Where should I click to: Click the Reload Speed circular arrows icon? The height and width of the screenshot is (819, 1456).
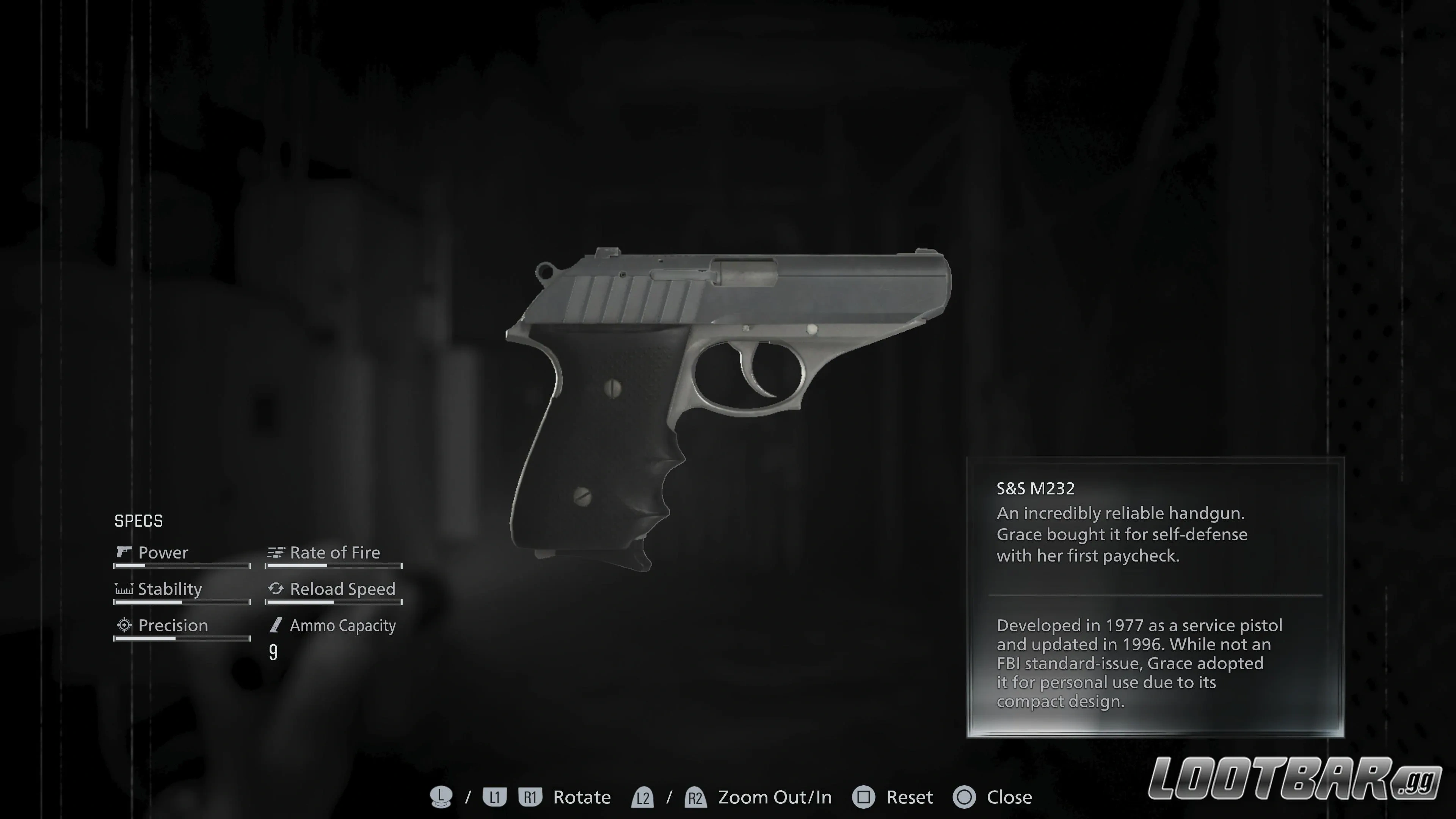click(275, 589)
